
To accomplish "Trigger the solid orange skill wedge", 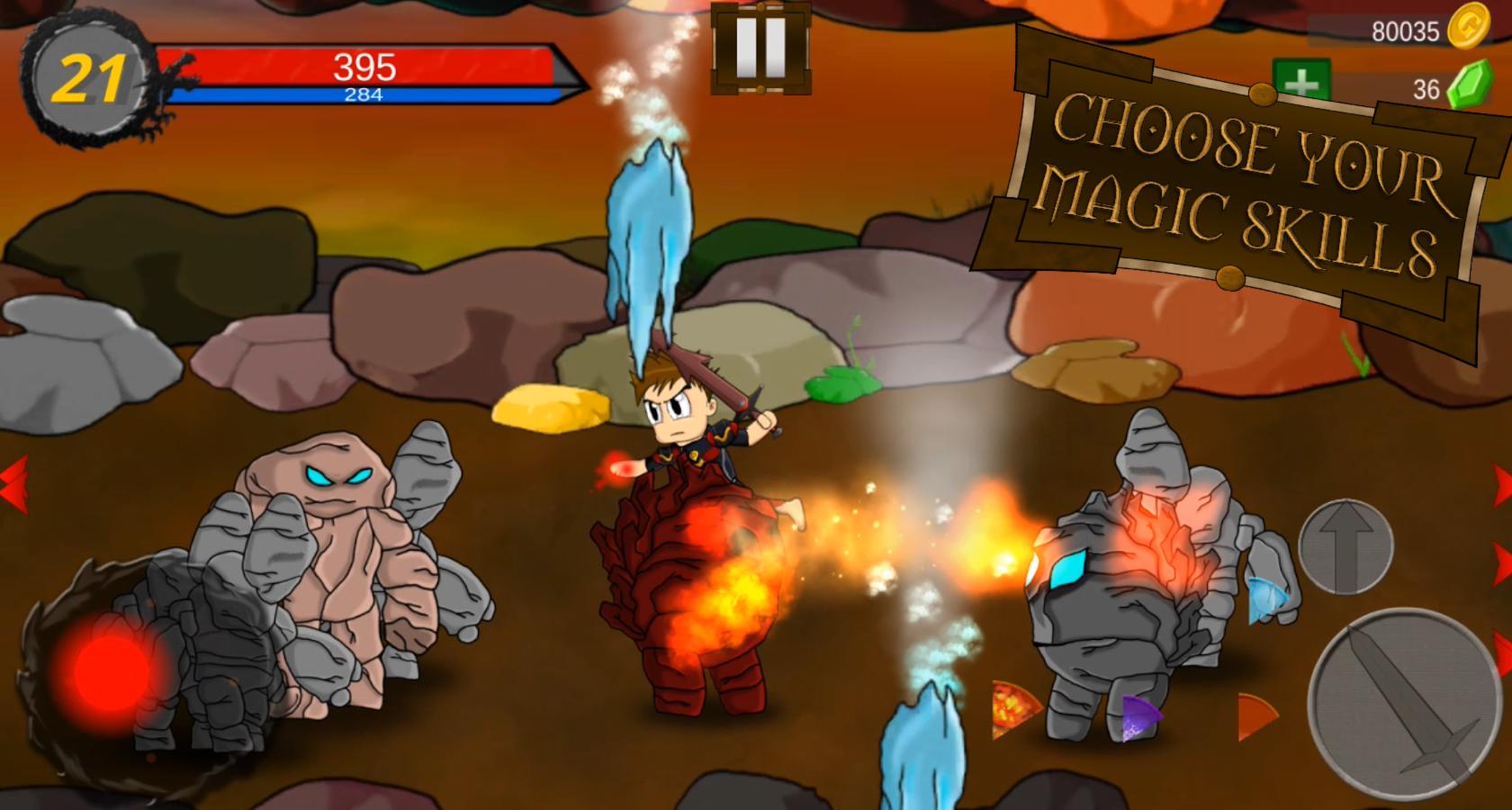I will 1255,716.
